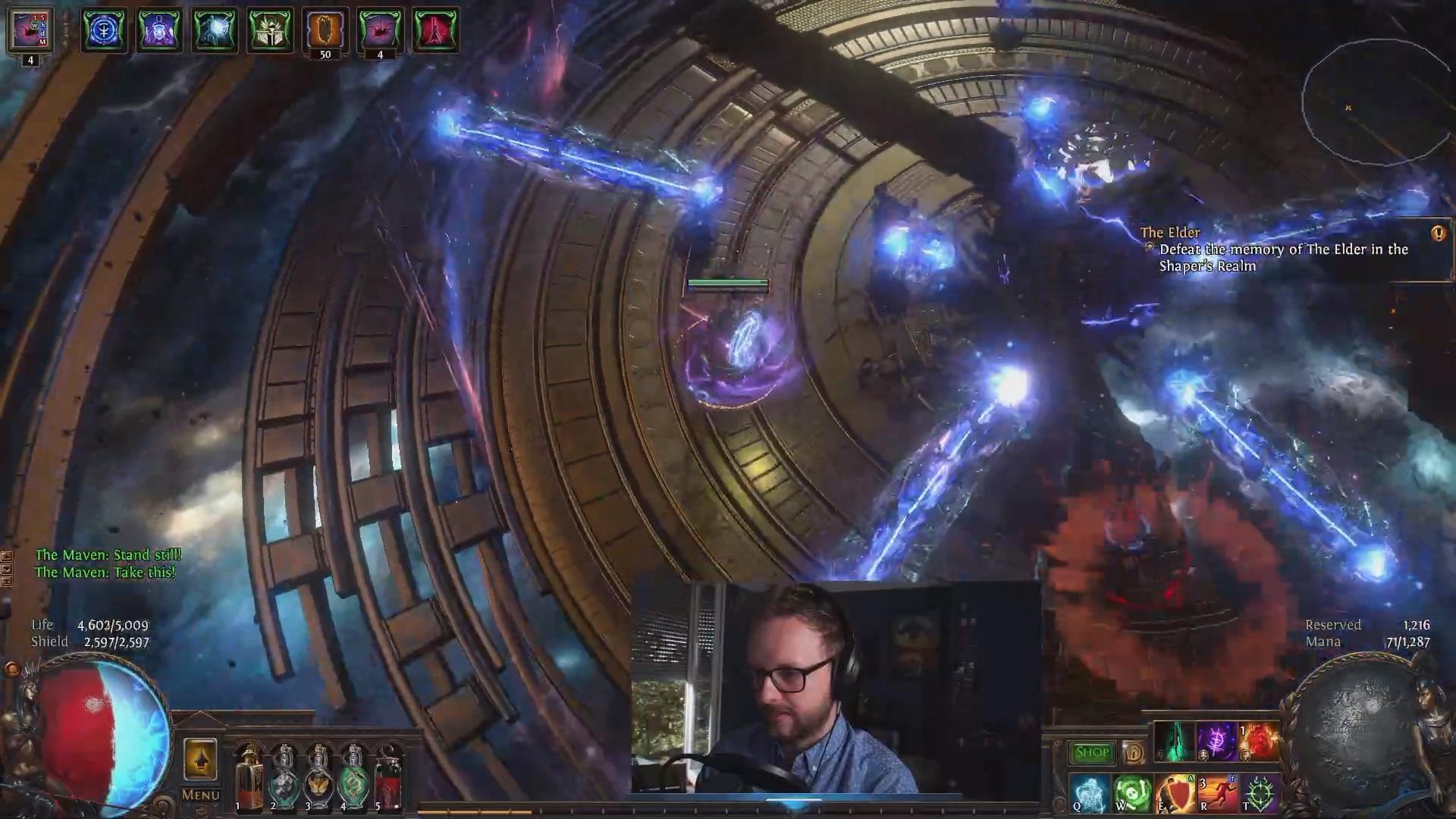Activate the green skull and bones skill
Screen dimensions: 1456x819
[1131, 793]
